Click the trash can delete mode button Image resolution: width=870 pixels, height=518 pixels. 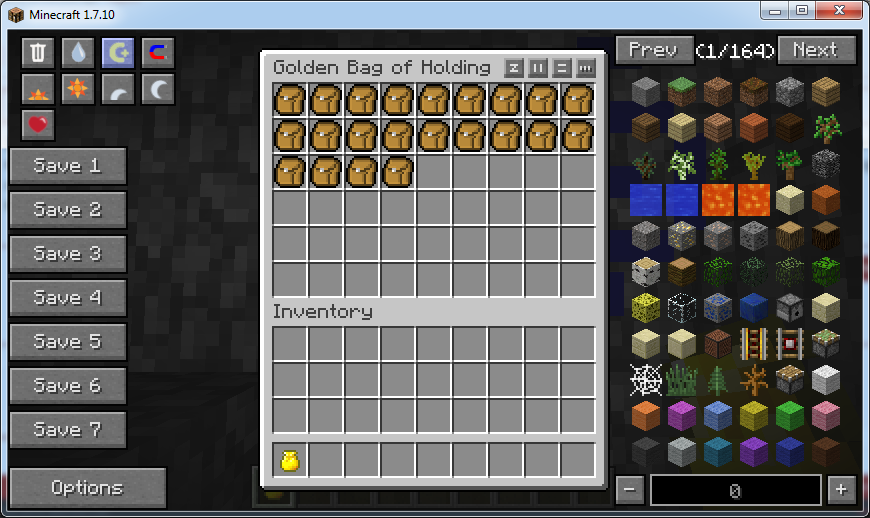[x=38, y=53]
